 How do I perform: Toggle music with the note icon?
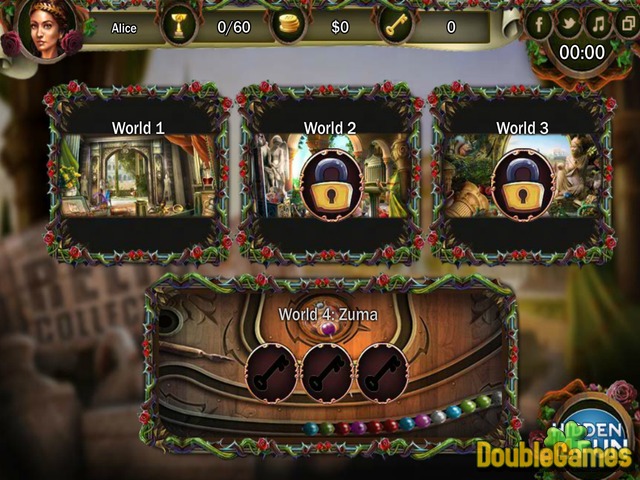[598, 22]
